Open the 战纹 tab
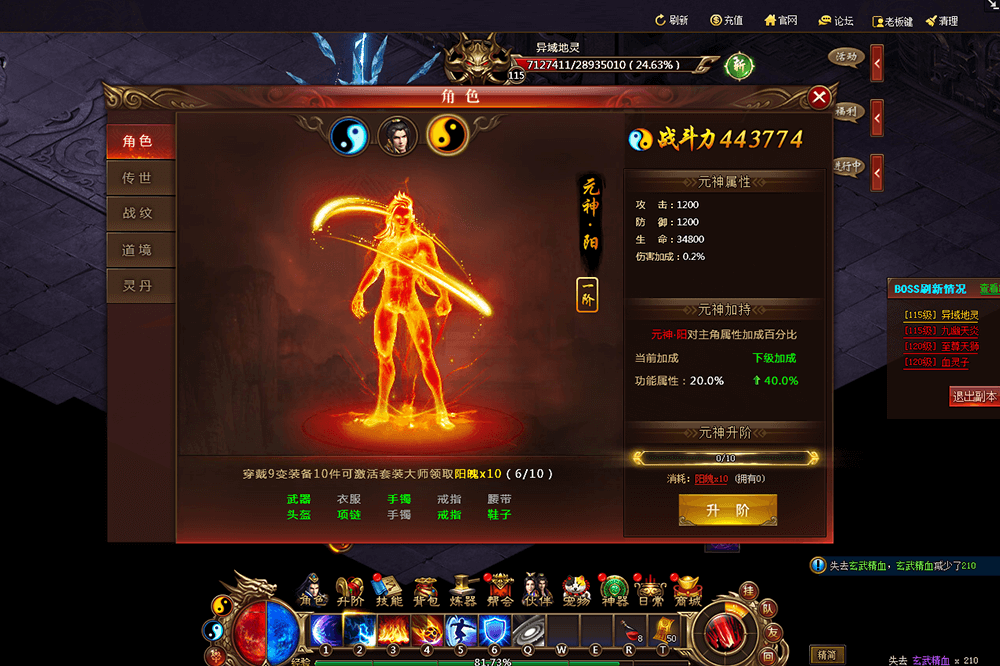1000x666 pixels. tap(137, 214)
